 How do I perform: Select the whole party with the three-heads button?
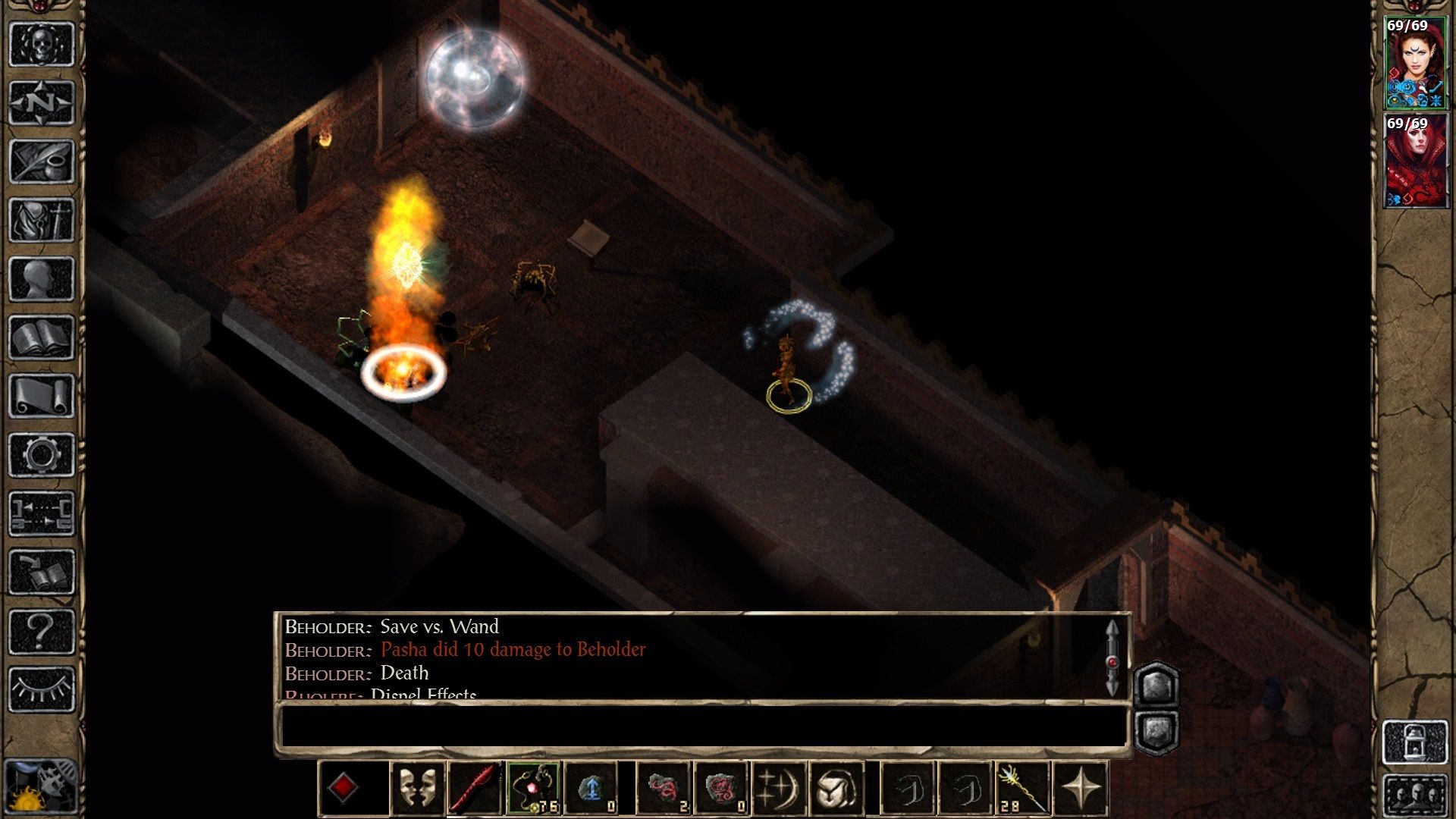(x=1414, y=796)
